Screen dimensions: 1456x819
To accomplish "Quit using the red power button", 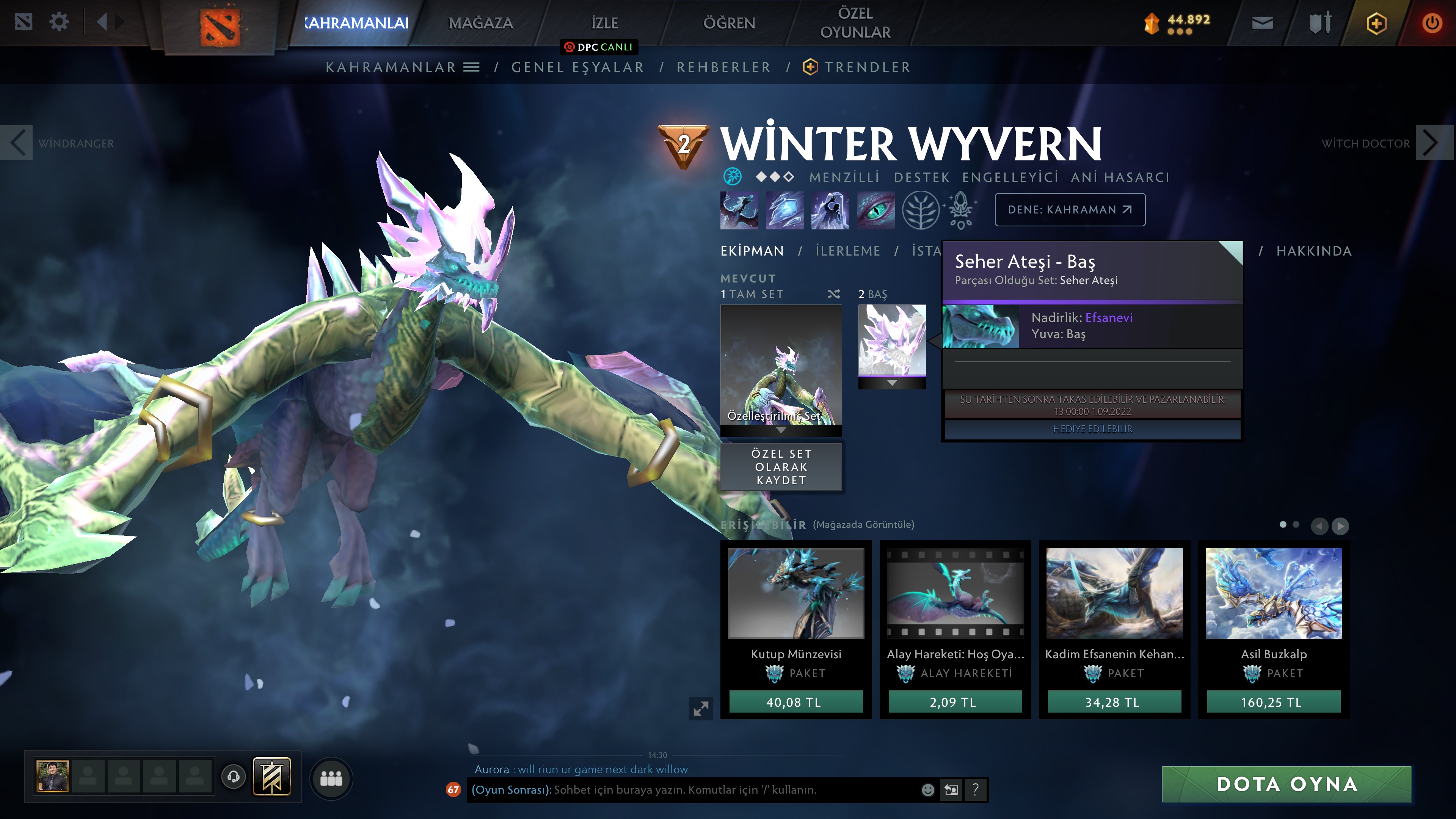I will (x=1432, y=23).
